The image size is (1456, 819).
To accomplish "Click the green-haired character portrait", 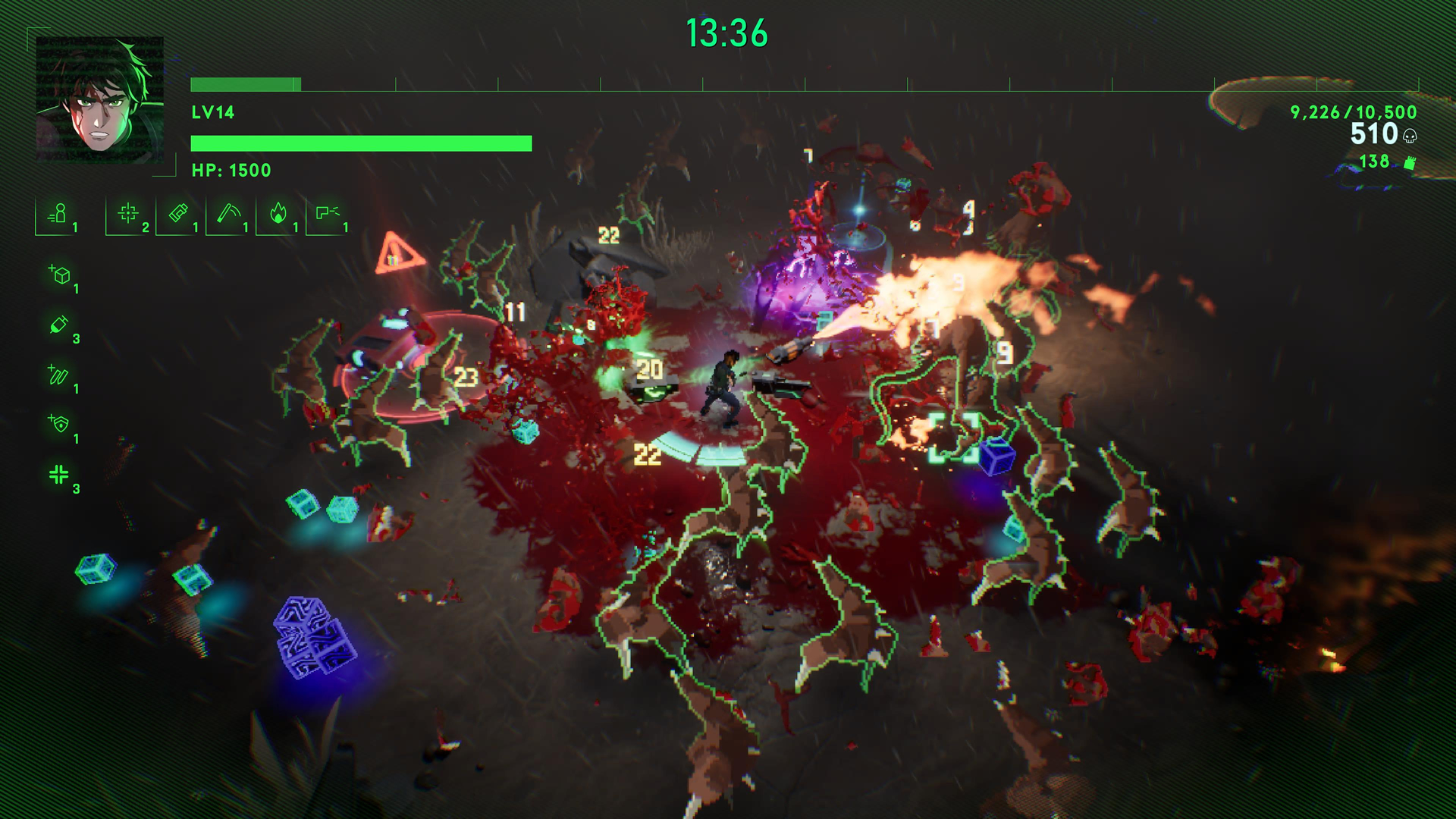I will (99, 99).
